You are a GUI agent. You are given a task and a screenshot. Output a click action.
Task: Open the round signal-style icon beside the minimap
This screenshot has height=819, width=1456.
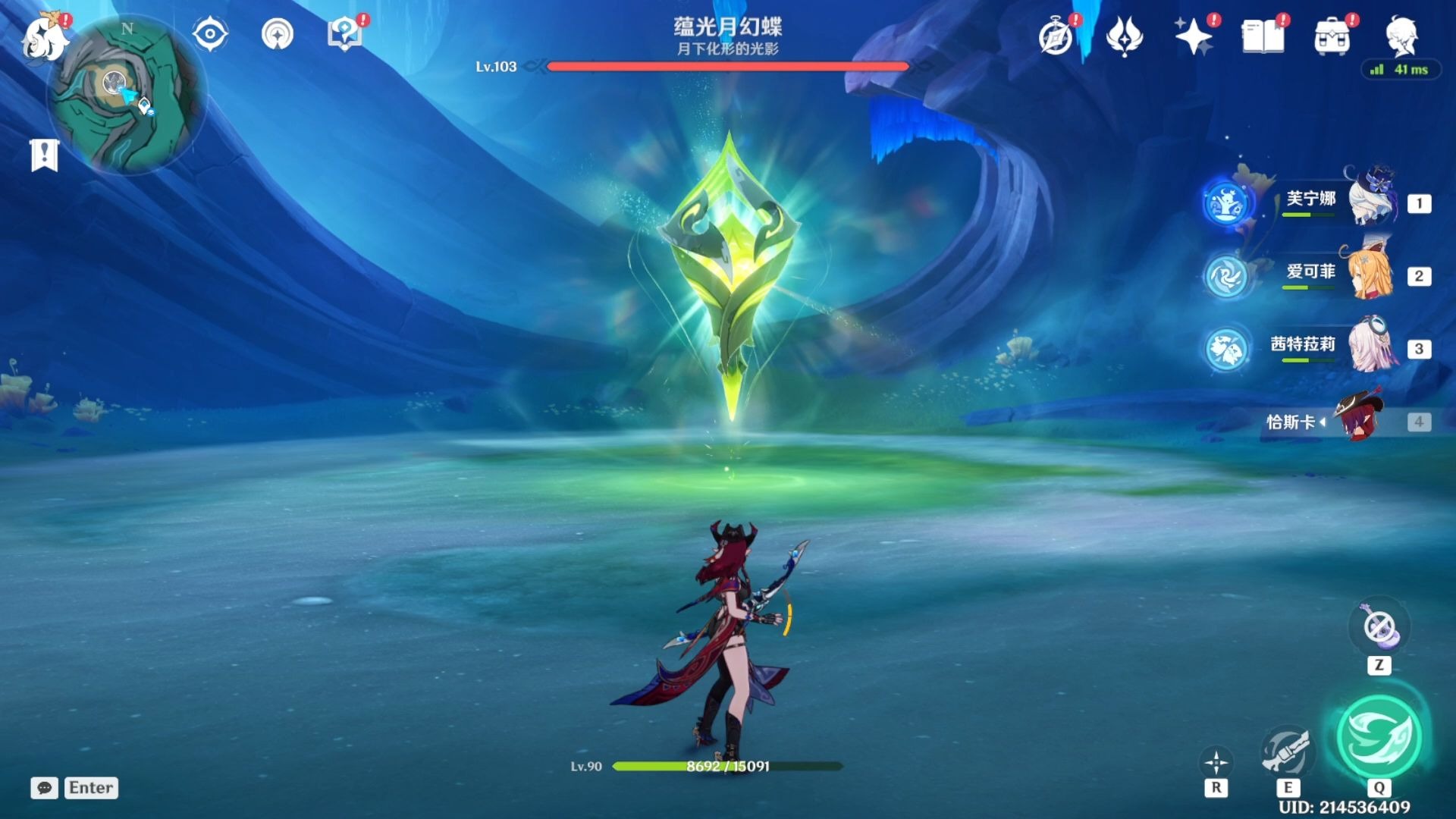coord(278,35)
